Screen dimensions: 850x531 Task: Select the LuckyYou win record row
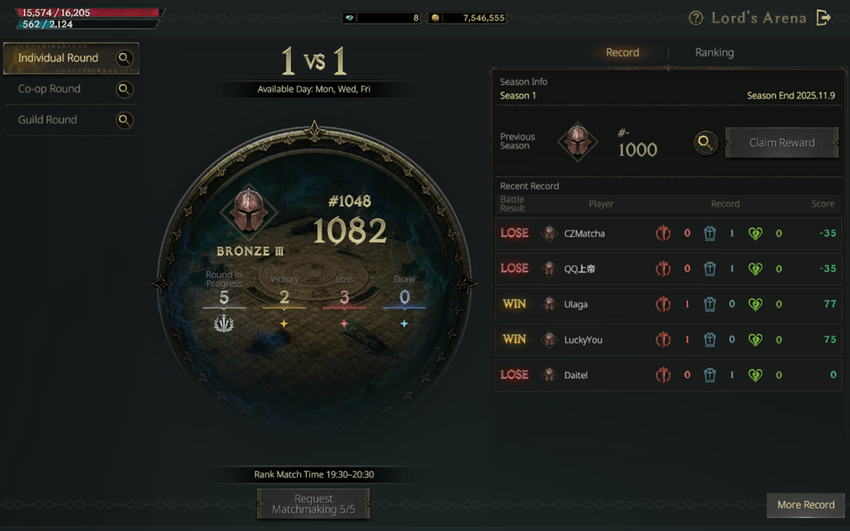pos(667,340)
